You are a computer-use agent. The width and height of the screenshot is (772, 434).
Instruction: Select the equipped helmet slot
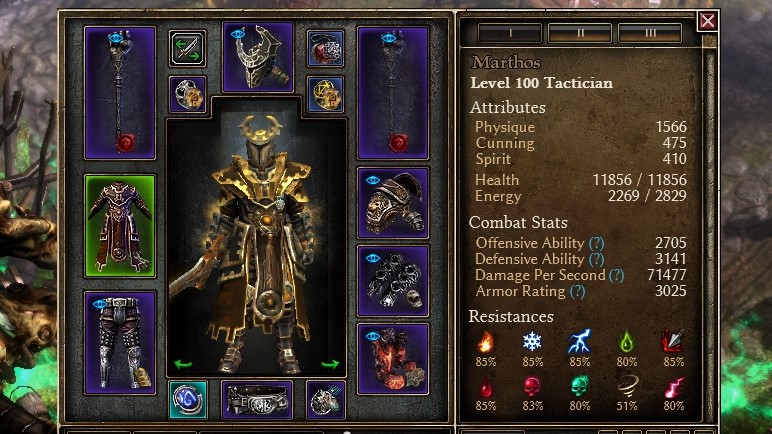coord(258,57)
